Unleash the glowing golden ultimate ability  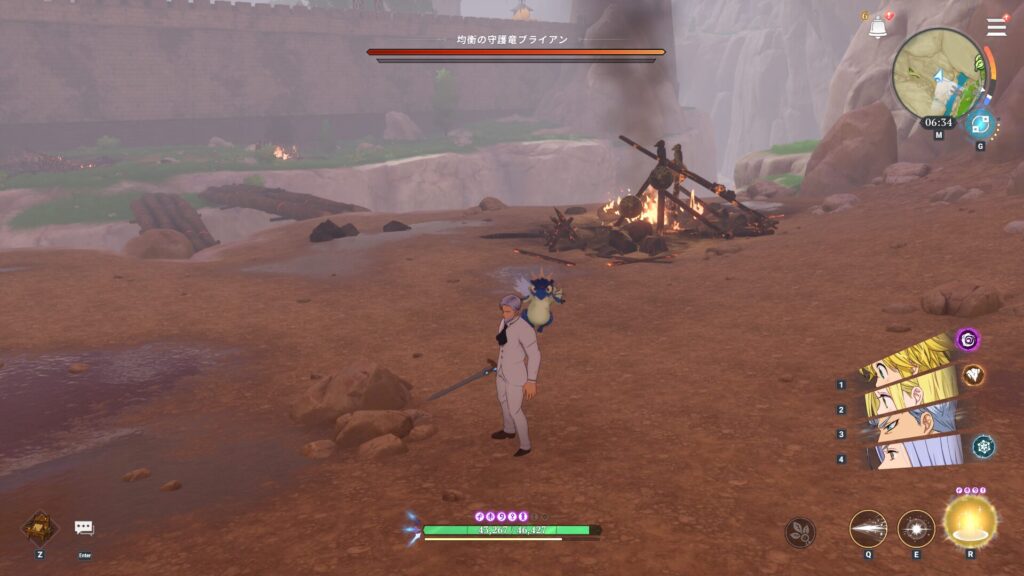[970, 519]
